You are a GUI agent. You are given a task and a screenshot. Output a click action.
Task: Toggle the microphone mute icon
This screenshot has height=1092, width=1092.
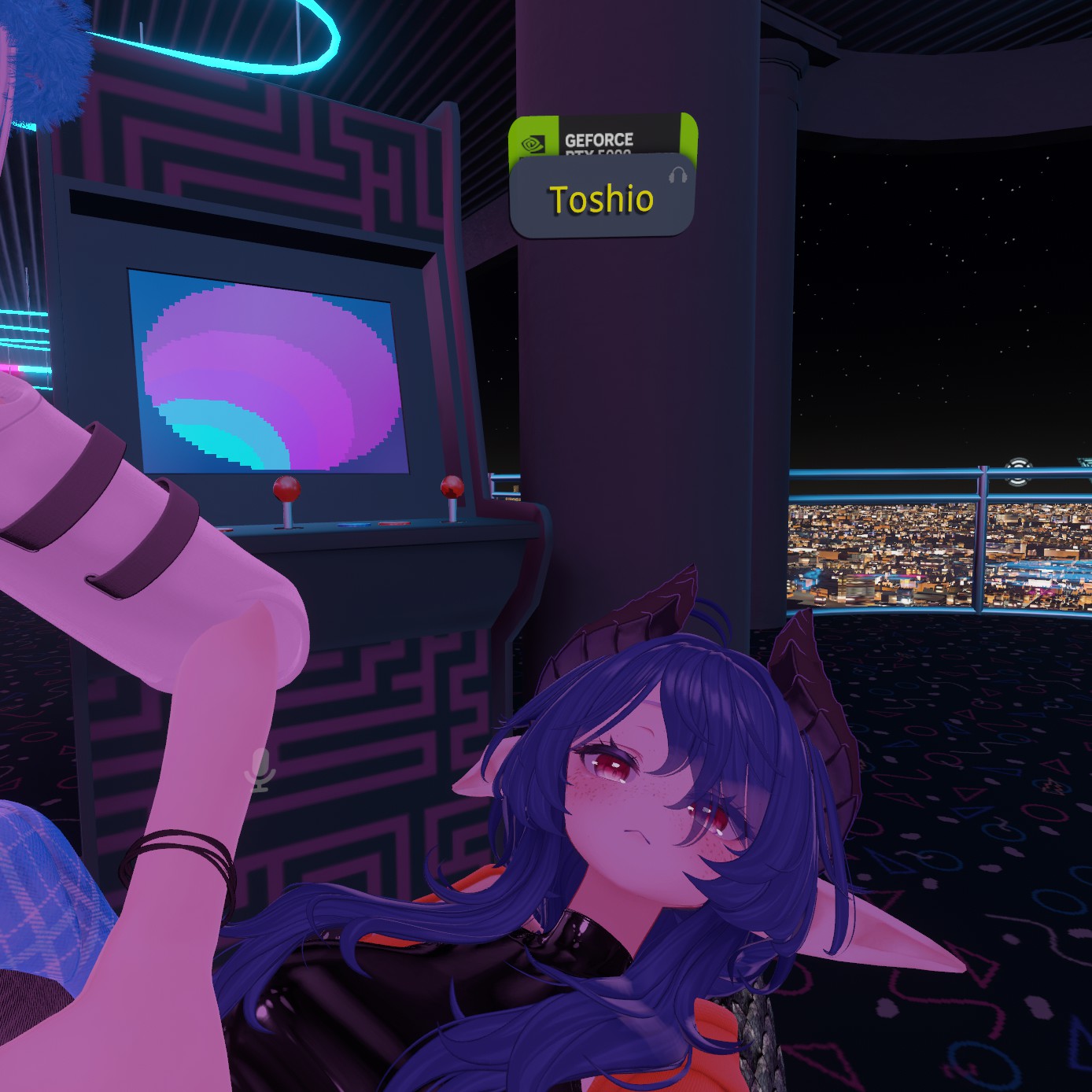[x=260, y=769]
